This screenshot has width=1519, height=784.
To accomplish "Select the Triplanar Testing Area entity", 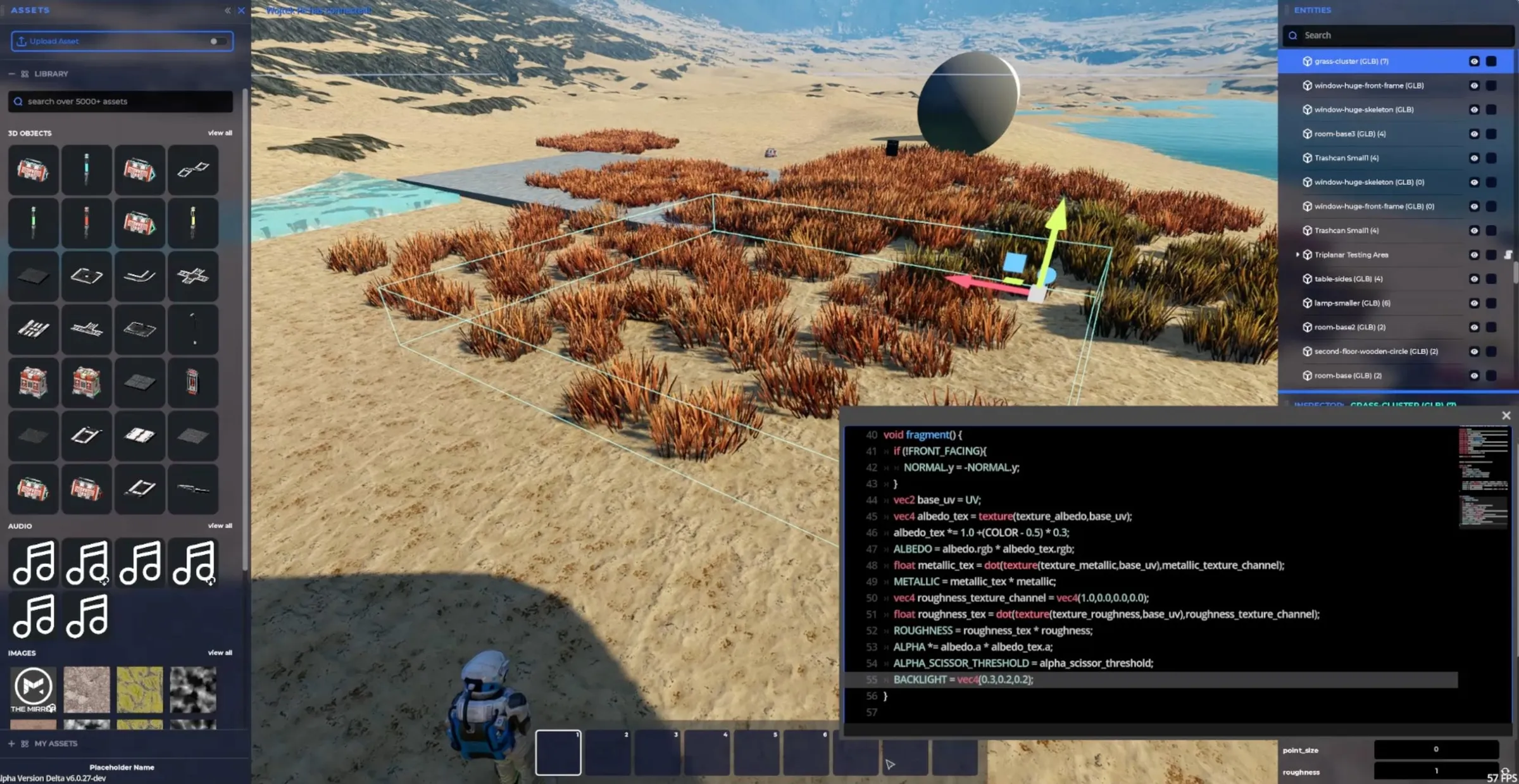I will (1351, 255).
